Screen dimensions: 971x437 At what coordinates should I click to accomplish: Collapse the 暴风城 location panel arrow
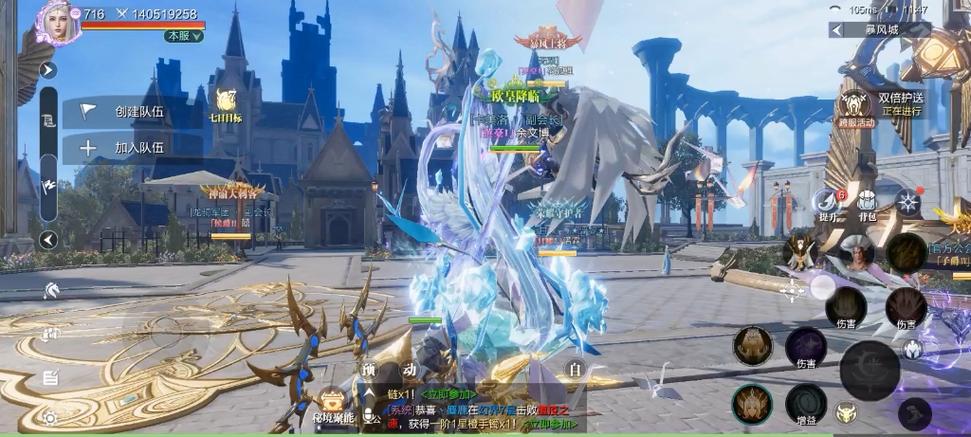pos(836,30)
